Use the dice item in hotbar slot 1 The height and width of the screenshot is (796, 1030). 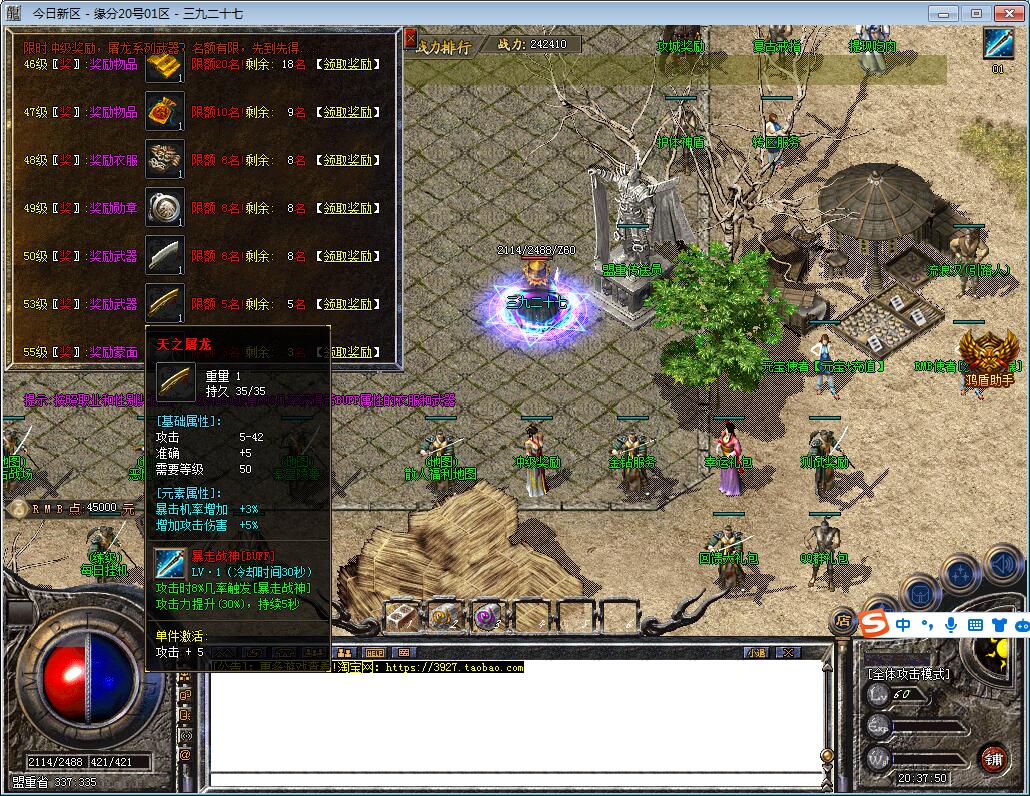coord(402,617)
